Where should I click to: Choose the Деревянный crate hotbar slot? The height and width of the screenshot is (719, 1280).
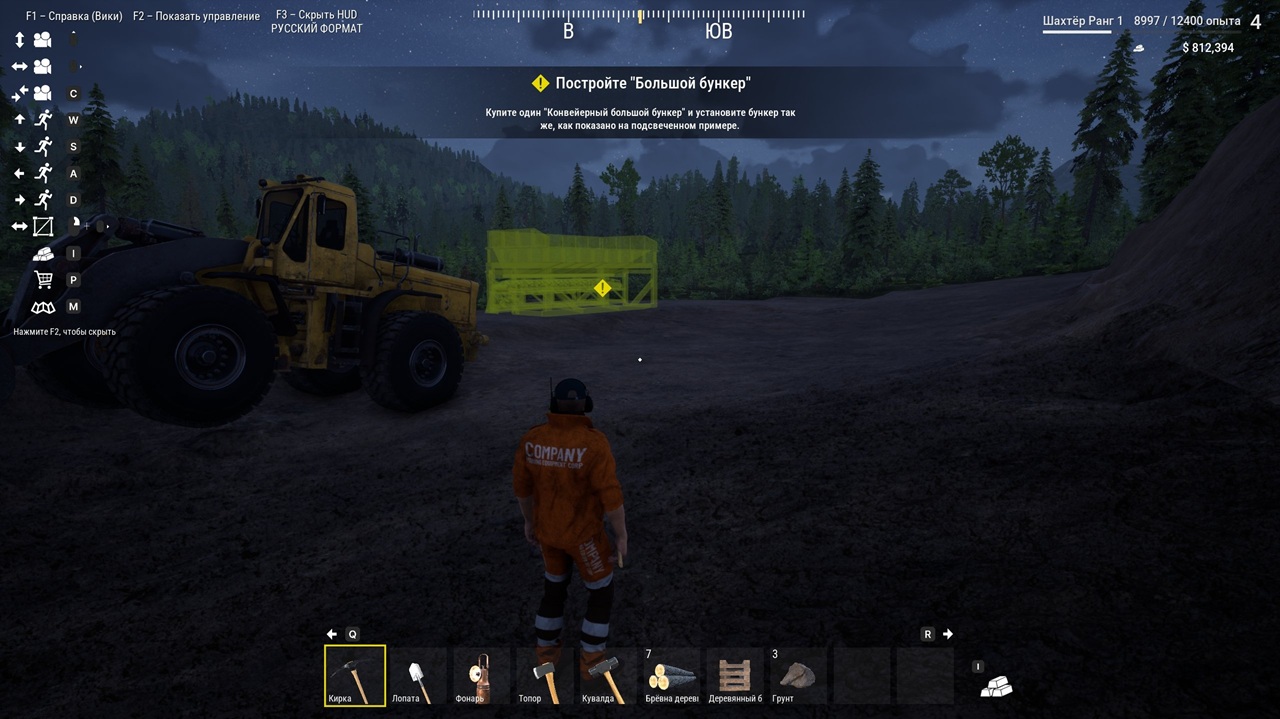click(735, 676)
